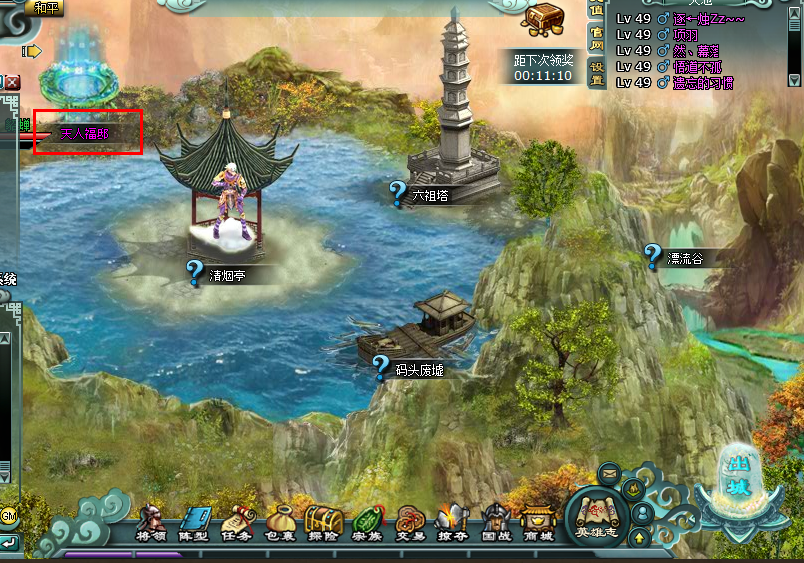The height and width of the screenshot is (563, 804).
Task: Open the 探险 exploration chest
Action: click(x=323, y=523)
